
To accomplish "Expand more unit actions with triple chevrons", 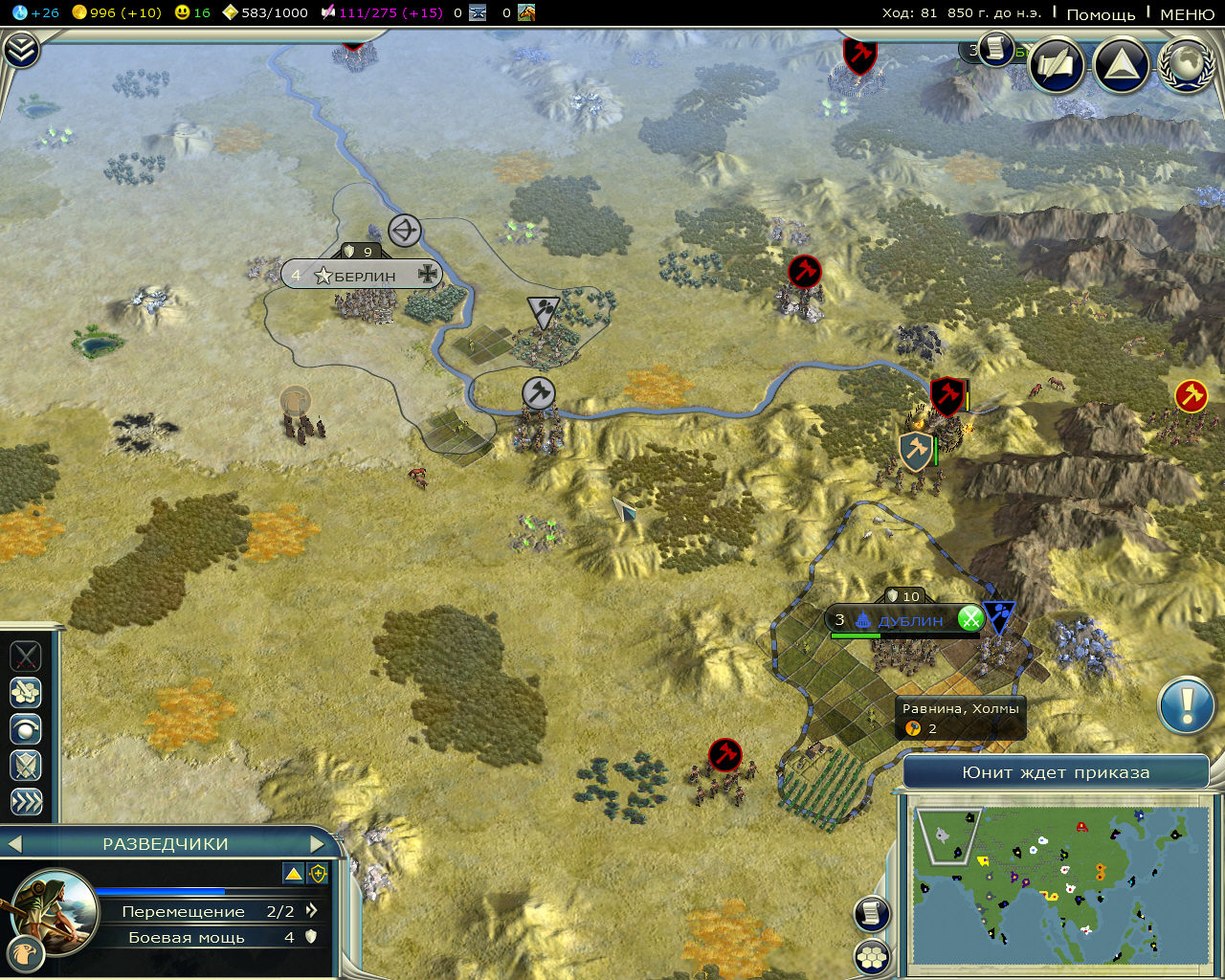I will [x=26, y=801].
